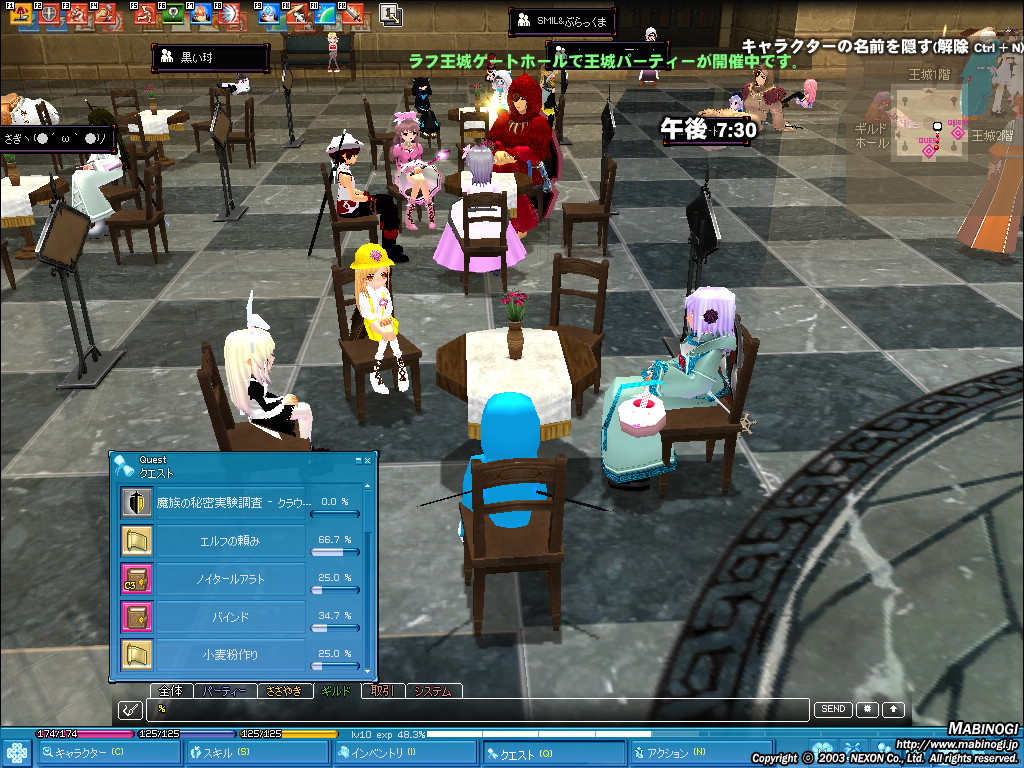The image size is (1024, 768).
Task: Open the 取引 trade chat tab
Action: (x=383, y=691)
